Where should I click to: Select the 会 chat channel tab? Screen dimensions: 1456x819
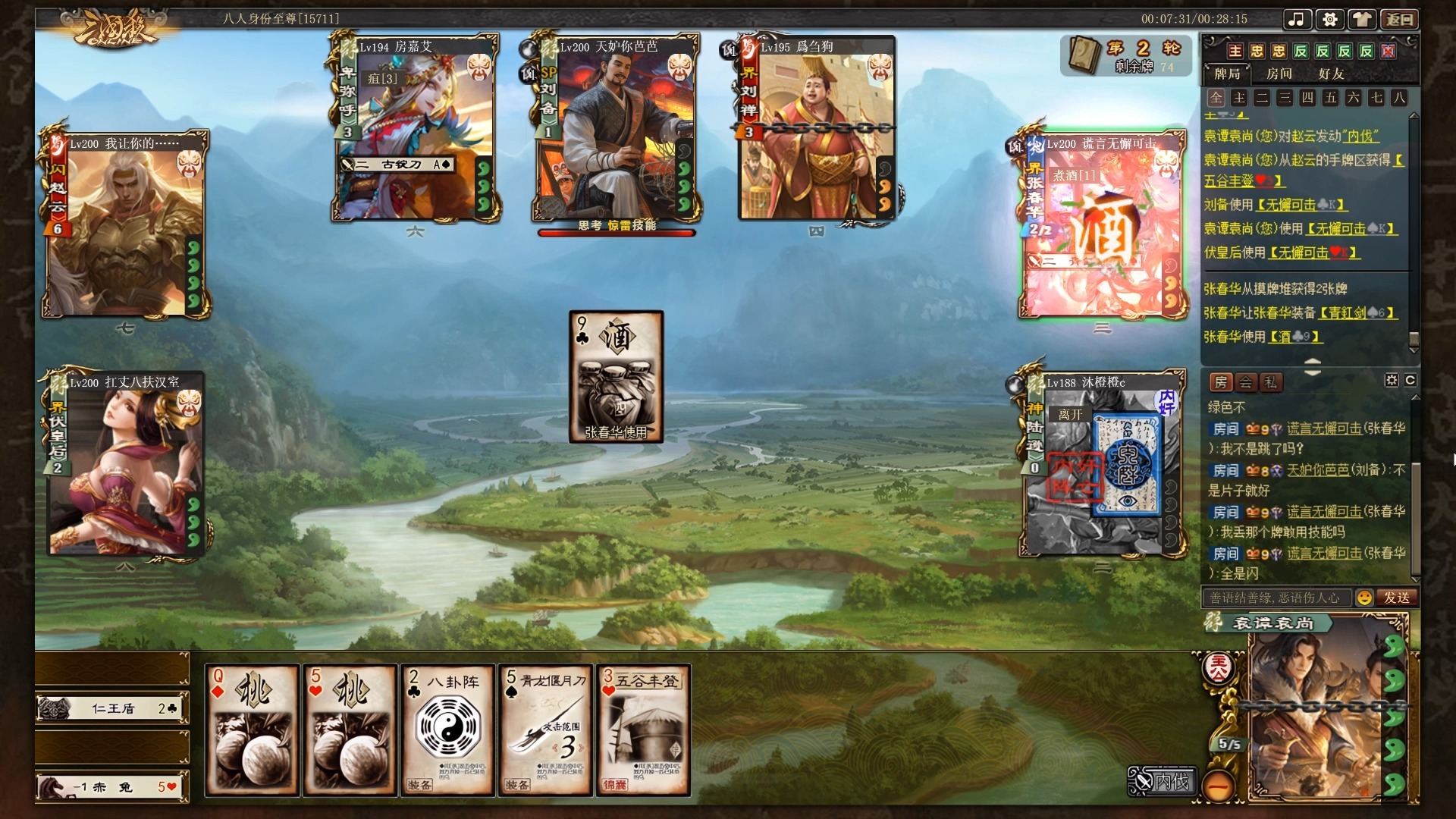coord(1246,382)
